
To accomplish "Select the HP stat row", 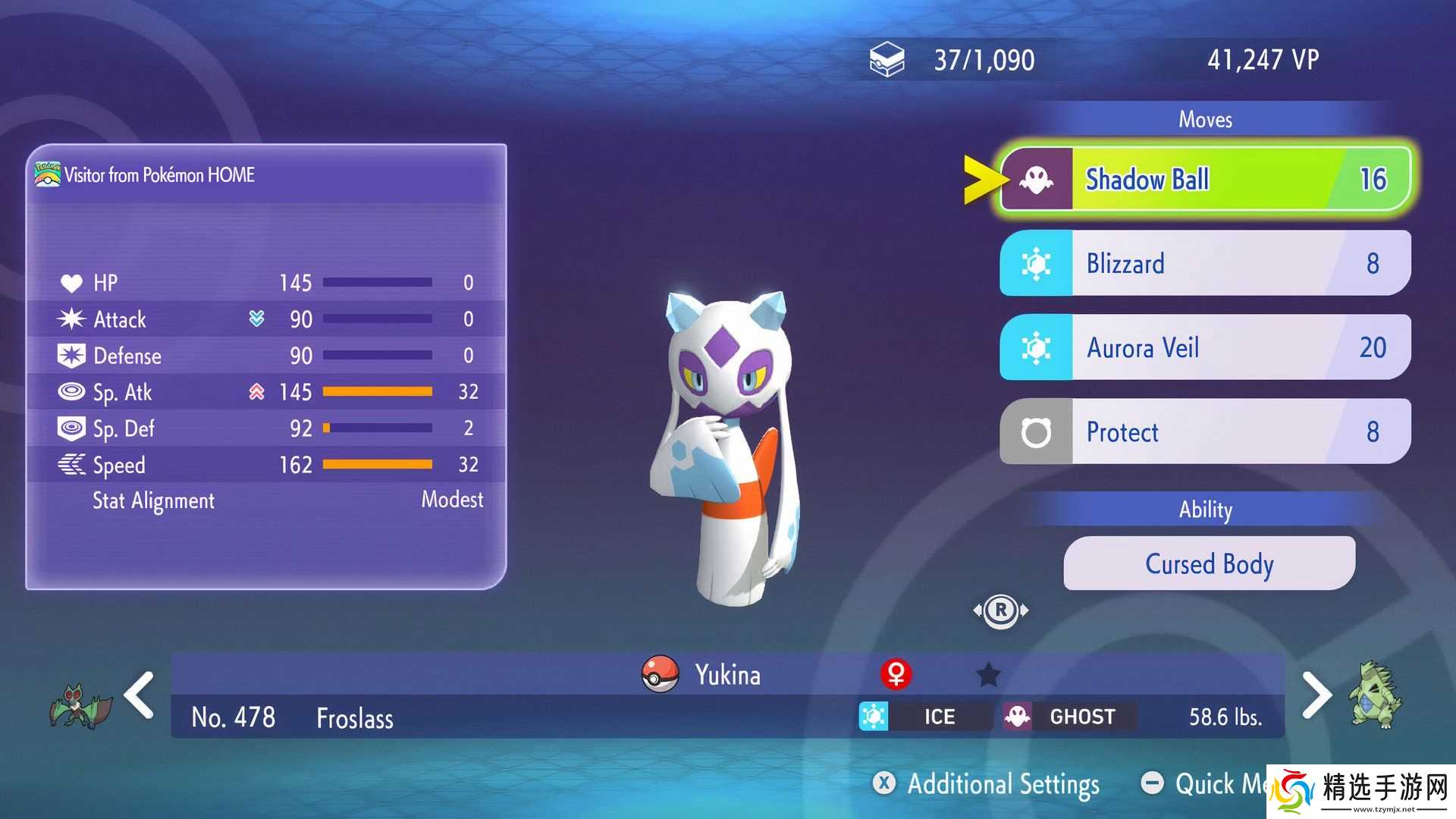I will [x=265, y=283].
